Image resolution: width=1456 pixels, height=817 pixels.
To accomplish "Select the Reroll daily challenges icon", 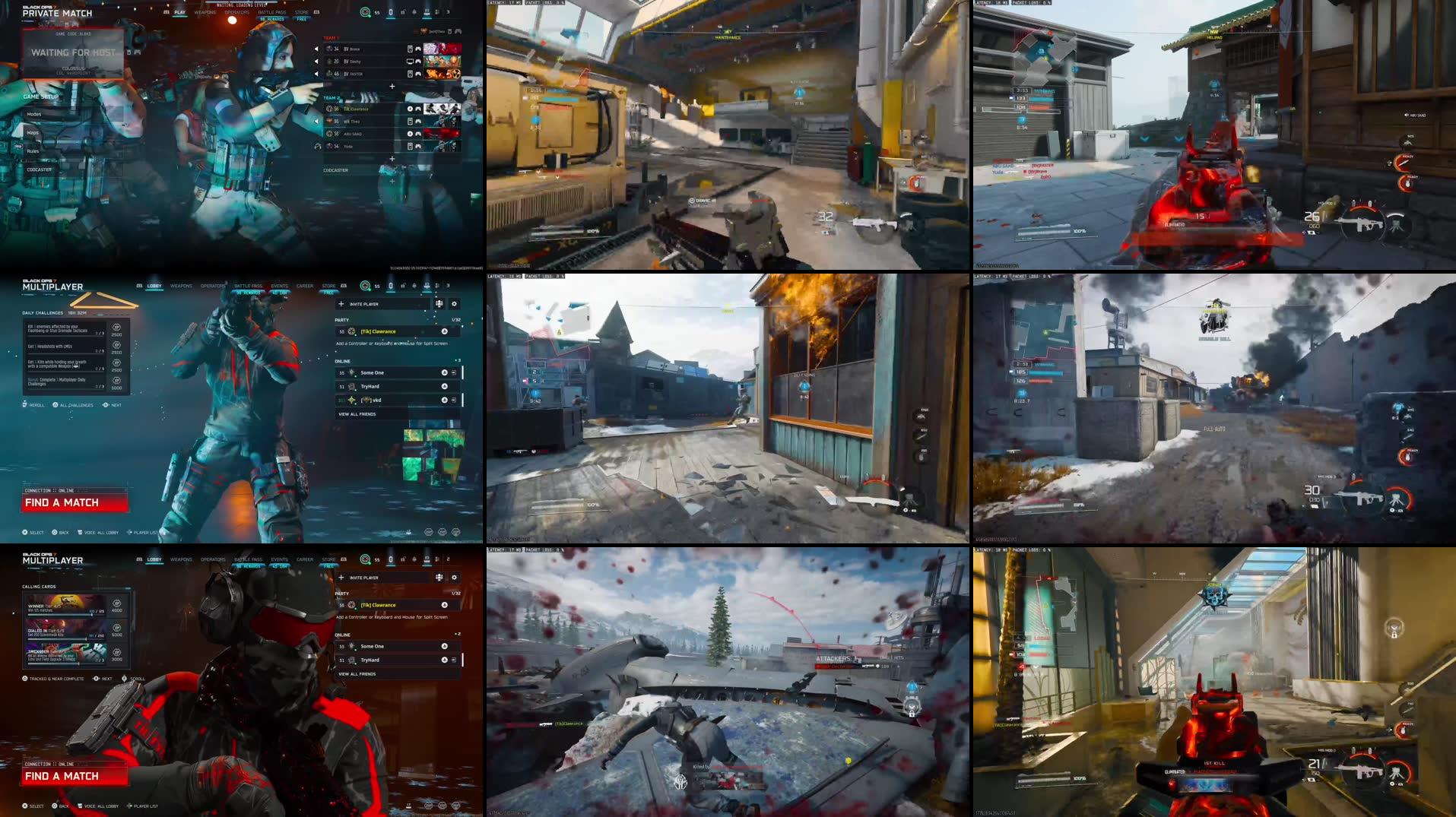I will point(24,404).
